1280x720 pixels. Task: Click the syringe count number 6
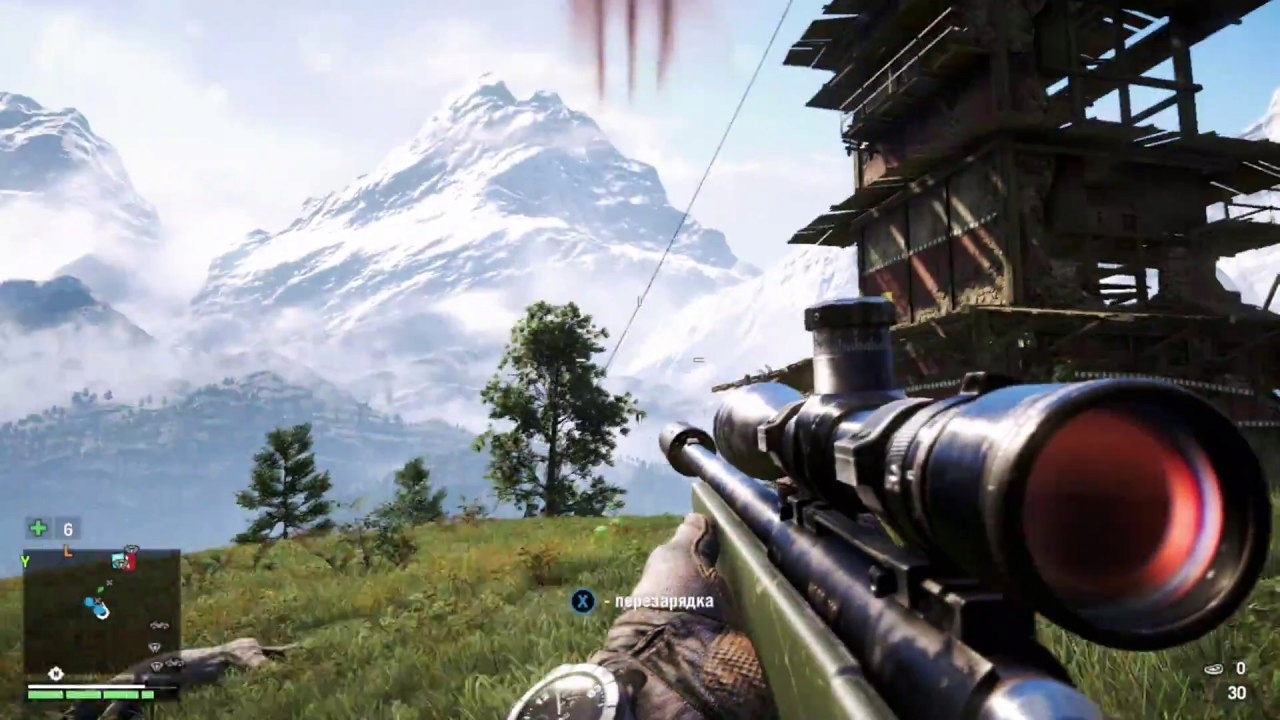(68, 530)
